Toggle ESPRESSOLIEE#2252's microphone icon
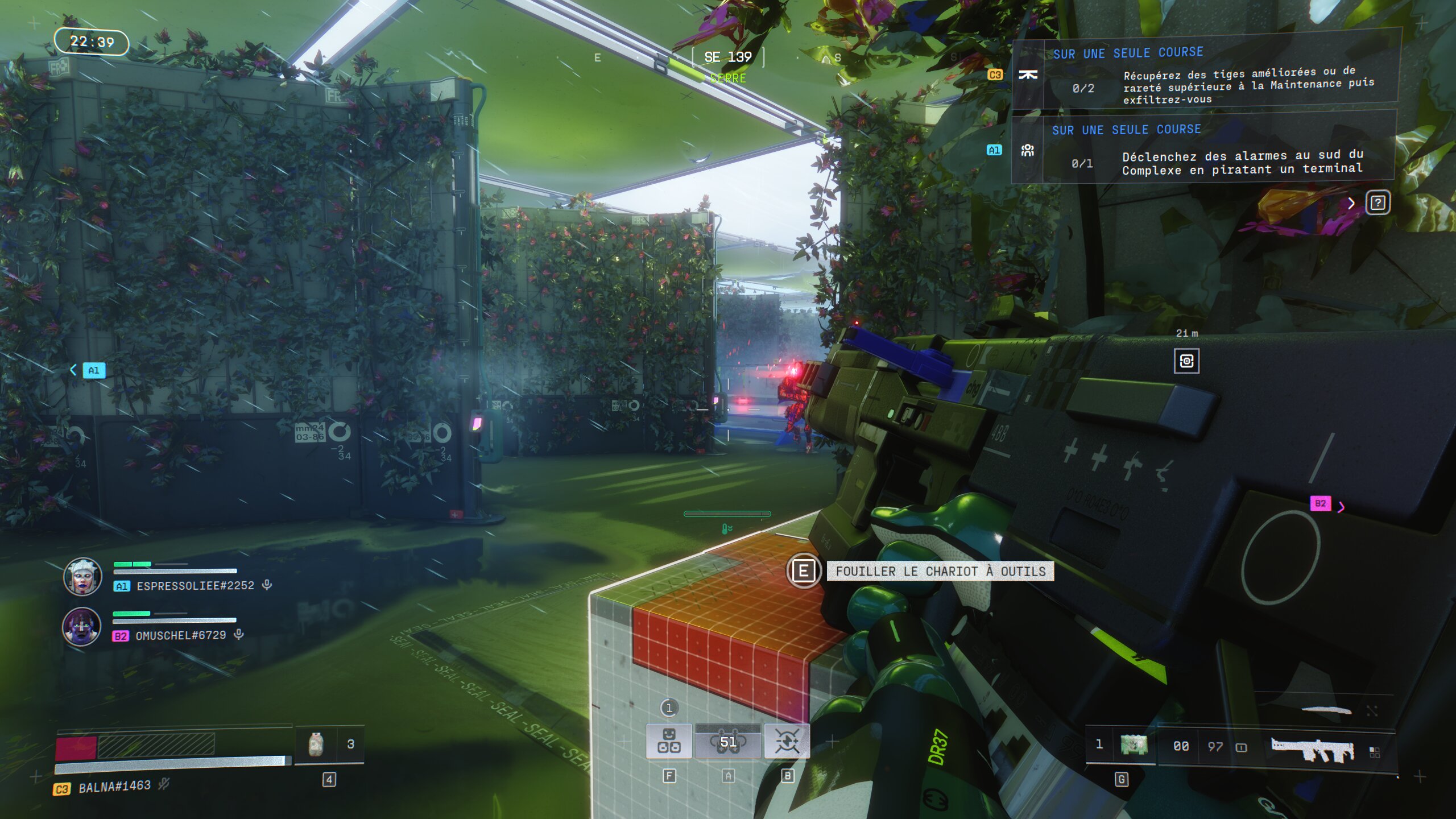 [267, 585]
